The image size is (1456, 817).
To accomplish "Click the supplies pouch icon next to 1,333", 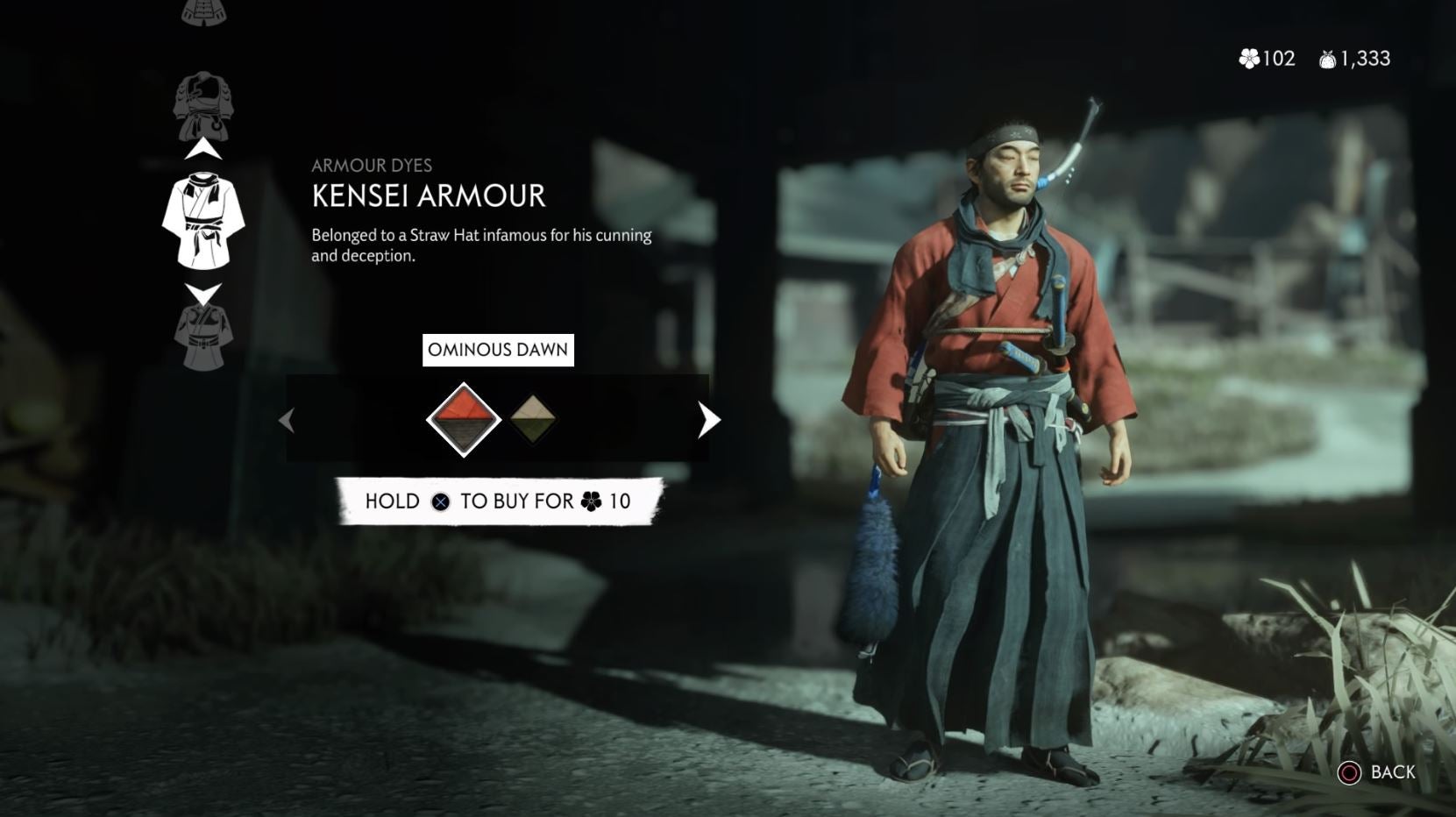I will point(1325,58).
